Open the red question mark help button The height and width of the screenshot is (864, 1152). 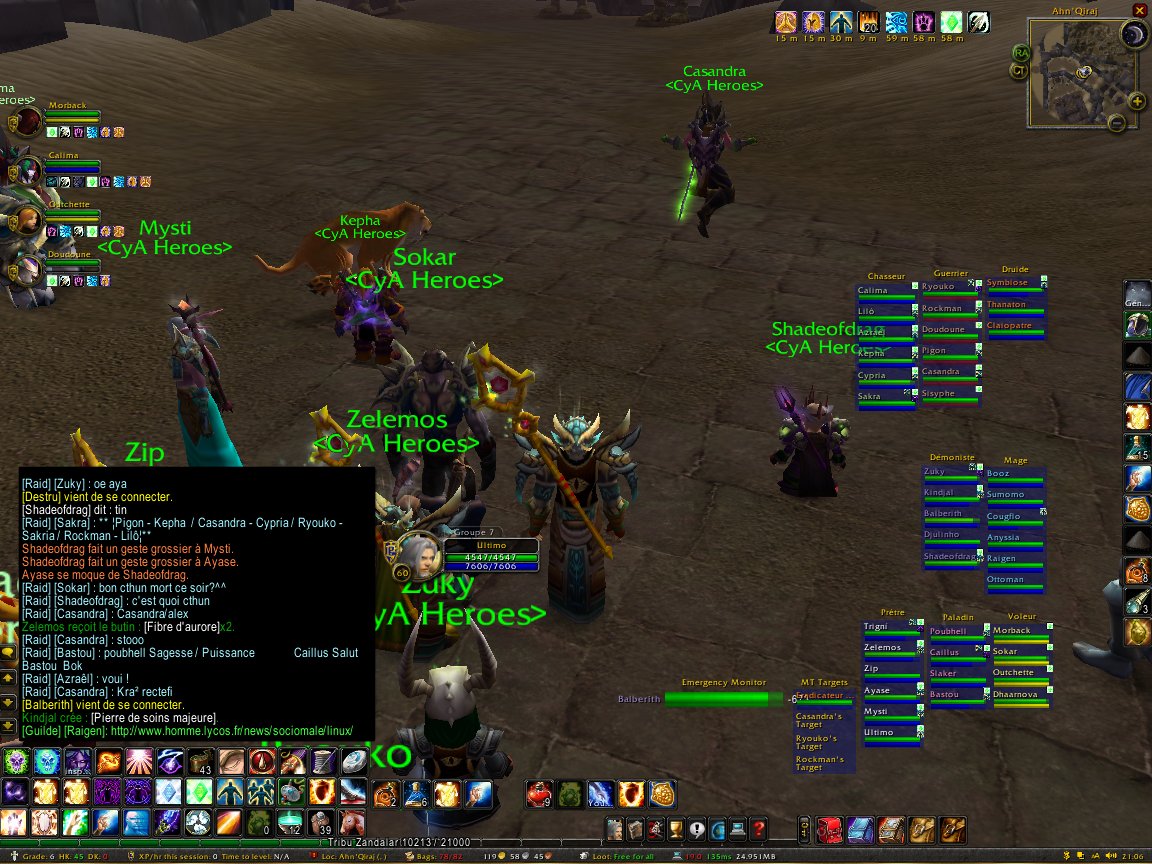click(759, 829)
